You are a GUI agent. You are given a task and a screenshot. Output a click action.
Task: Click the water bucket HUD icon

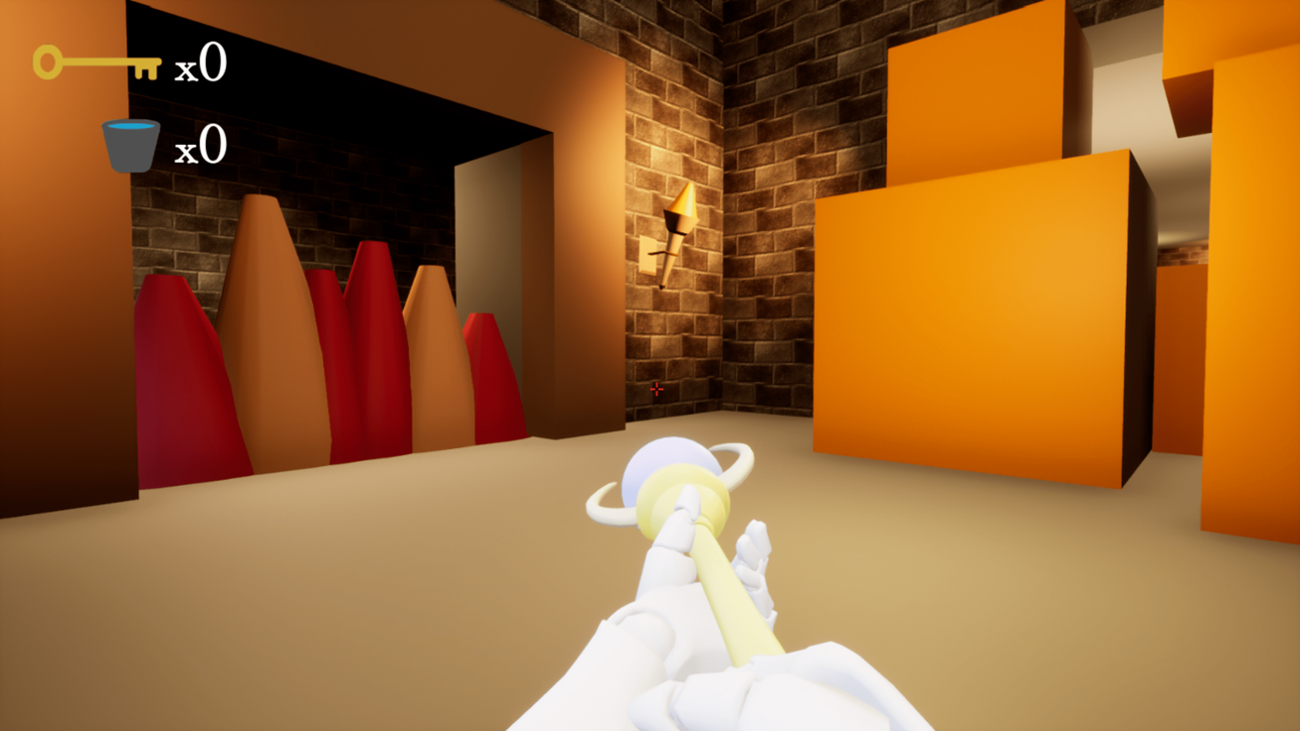tap(130, 144)
